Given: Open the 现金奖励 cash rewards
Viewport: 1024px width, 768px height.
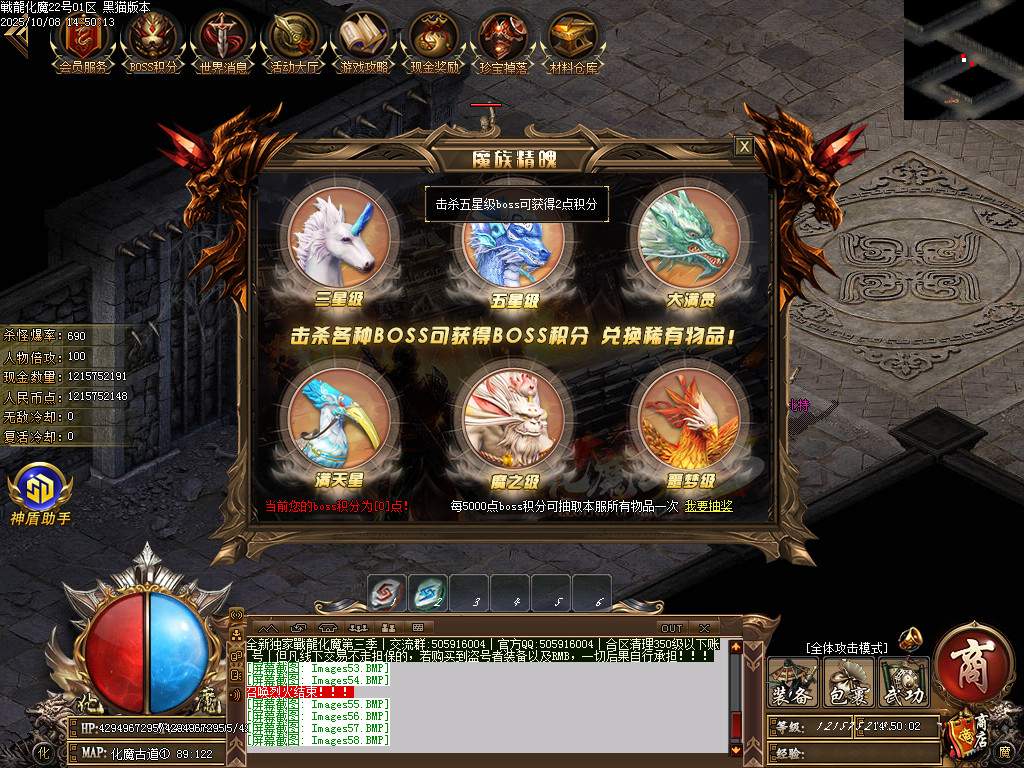Looking at the screenshot, I should [x=434, y=40].
